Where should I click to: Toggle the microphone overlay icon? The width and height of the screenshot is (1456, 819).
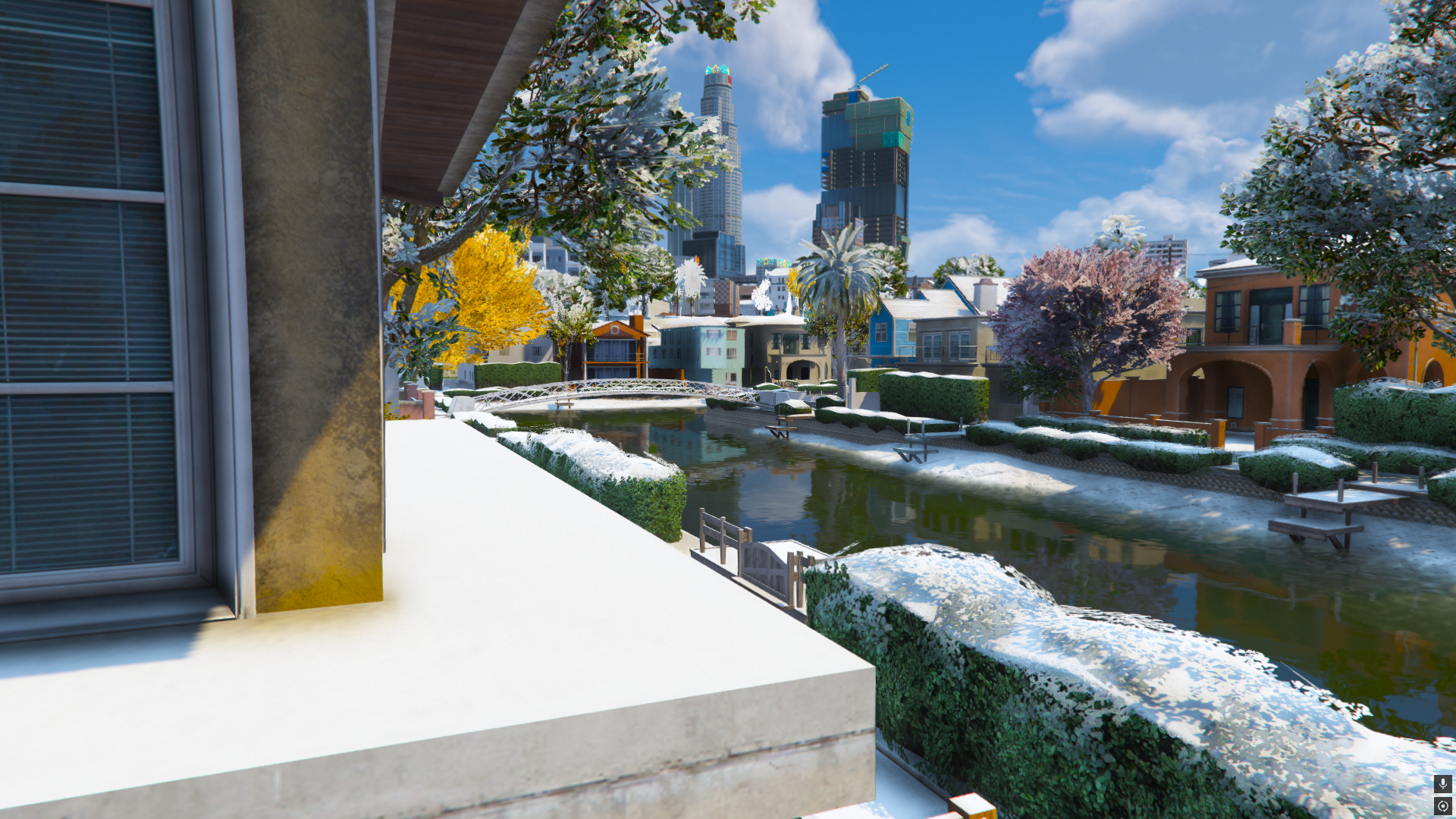(1442, 783)
